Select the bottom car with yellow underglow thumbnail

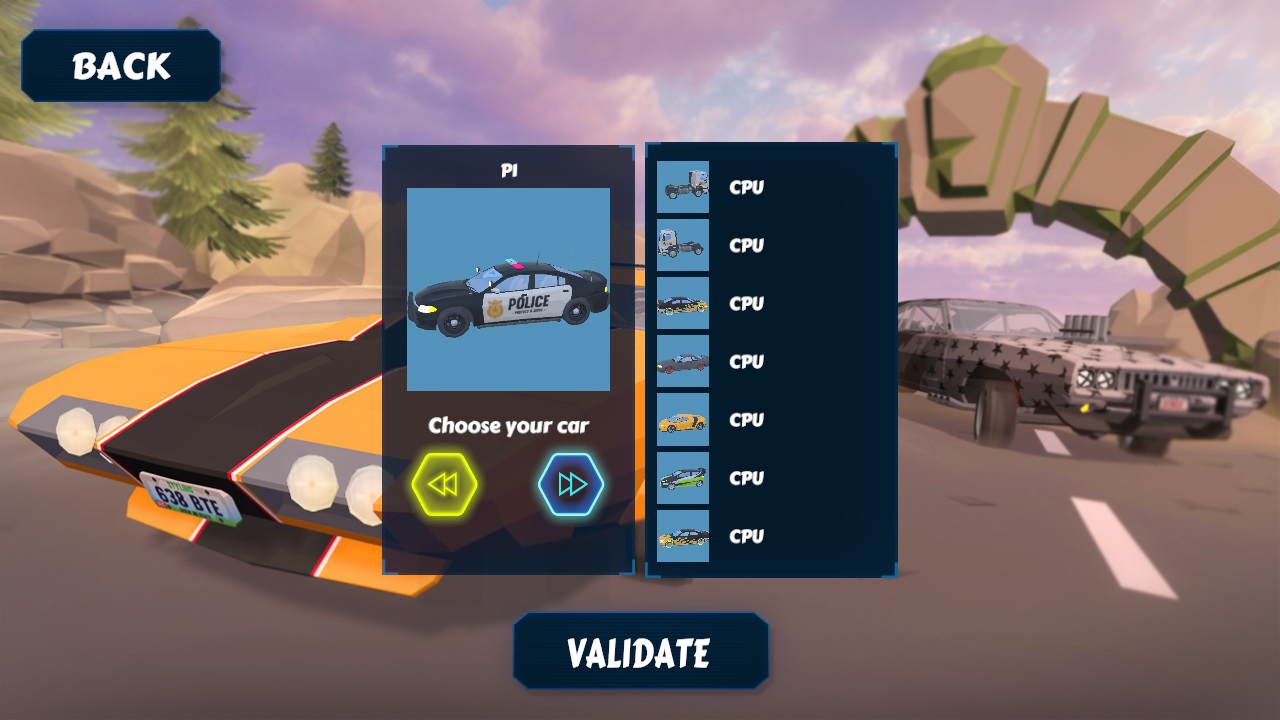click(682, 536)
